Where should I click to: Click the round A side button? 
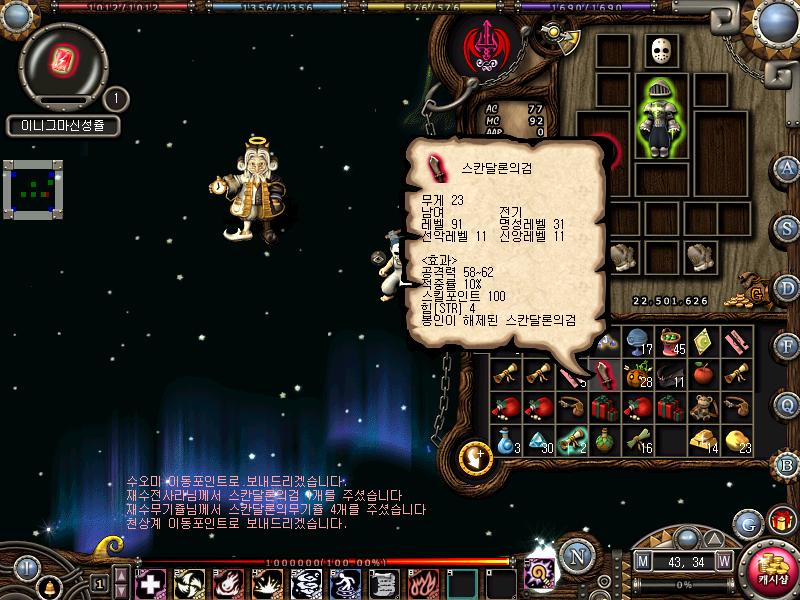(788, 167)
